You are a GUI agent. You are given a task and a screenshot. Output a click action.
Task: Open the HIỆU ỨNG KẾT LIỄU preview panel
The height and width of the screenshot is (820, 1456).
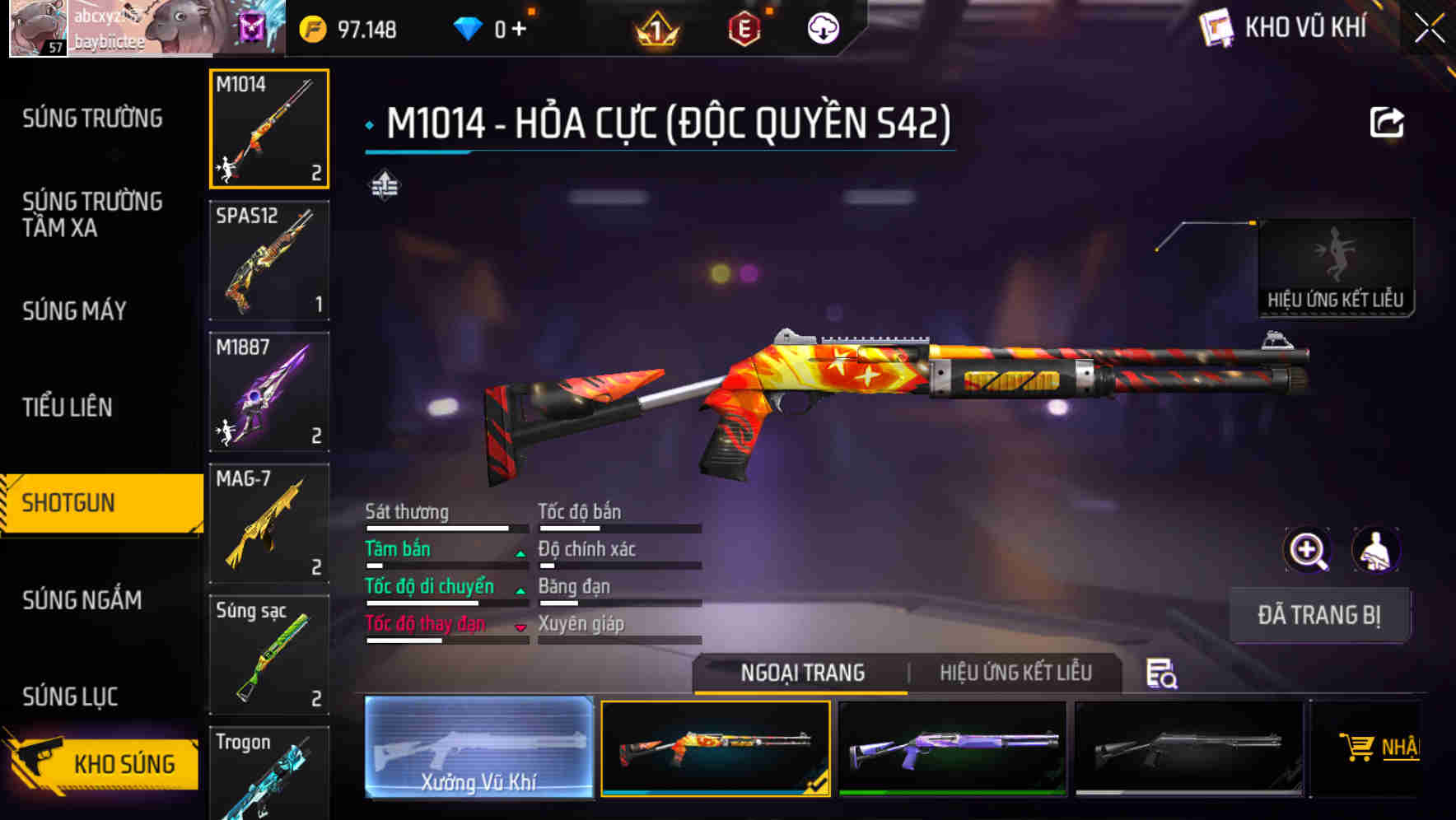click(x=1336, y=267)
